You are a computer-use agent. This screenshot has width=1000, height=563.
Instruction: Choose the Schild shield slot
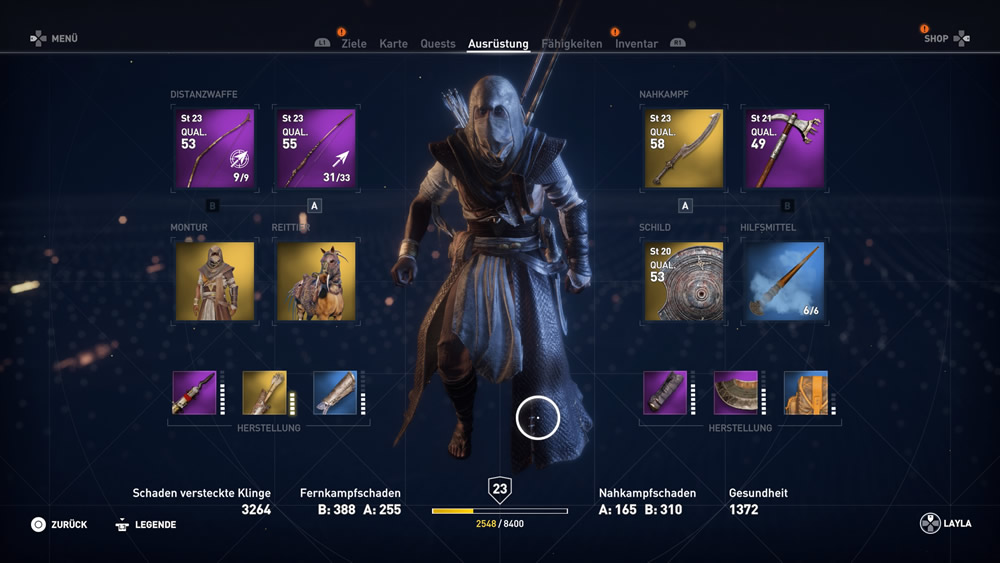(x=684, y=281)
